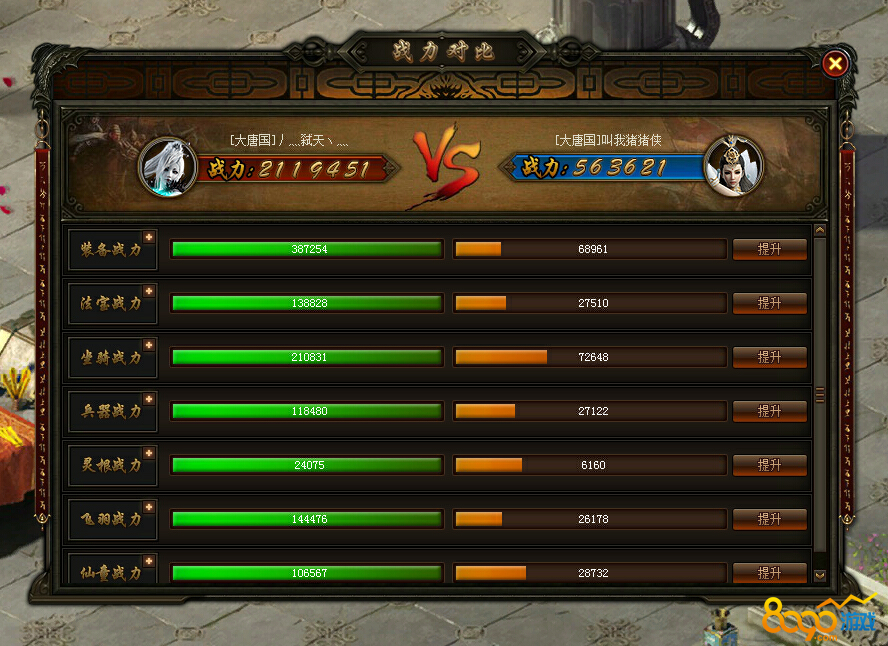Click the list scrollbar's down arrow
888x646 pixels.
click(820, 575)
